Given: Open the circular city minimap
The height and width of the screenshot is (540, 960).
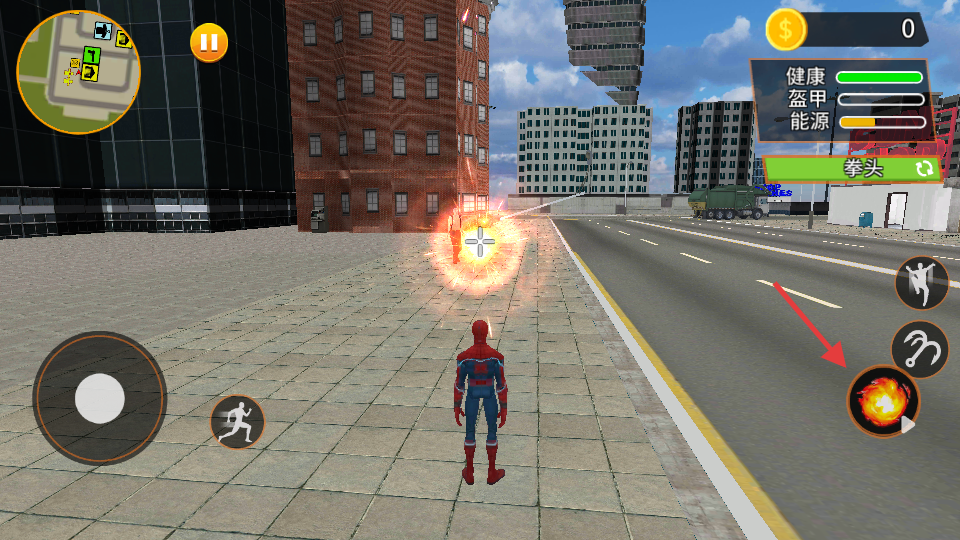Looking at the screenshot, I should tap(79, 72).
